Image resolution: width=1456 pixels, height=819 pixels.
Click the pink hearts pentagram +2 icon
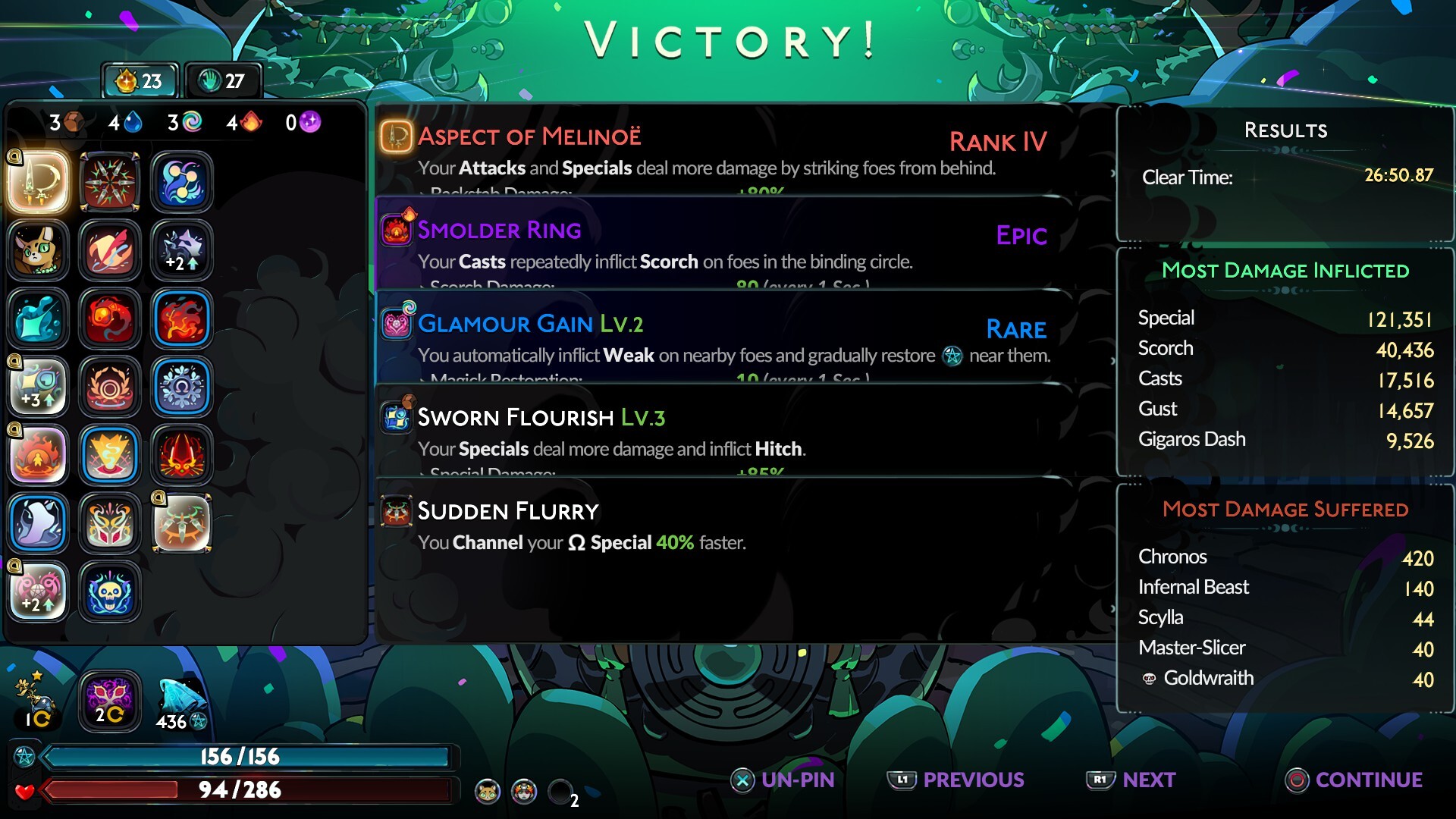tap(38, 591)
